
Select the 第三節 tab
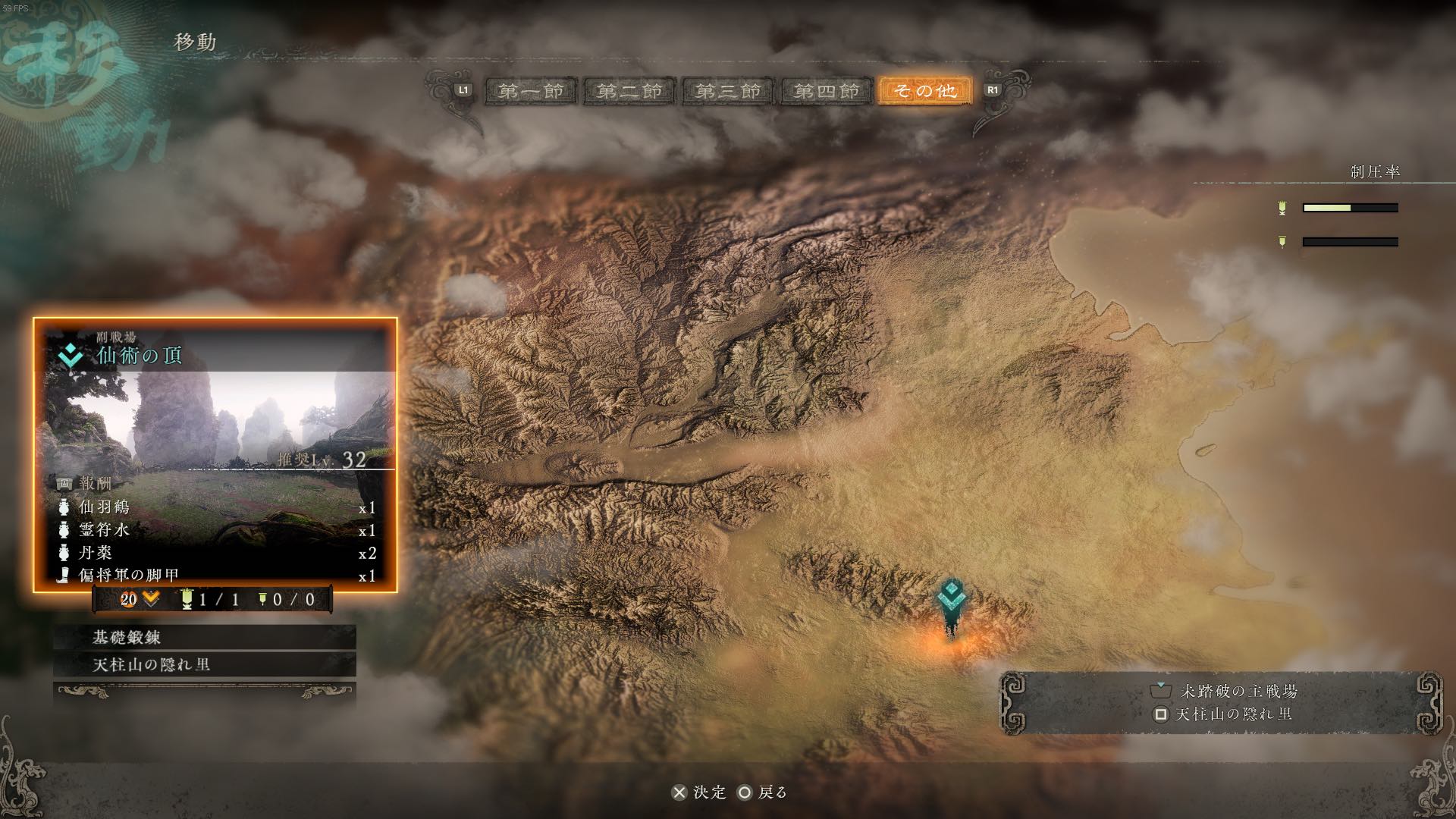pos(728,91)
